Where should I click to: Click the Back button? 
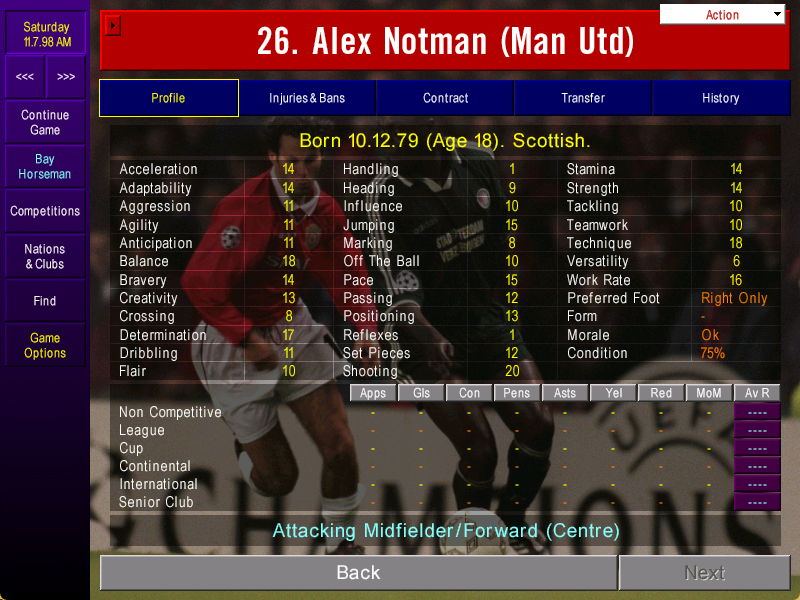tap(358, 573)
